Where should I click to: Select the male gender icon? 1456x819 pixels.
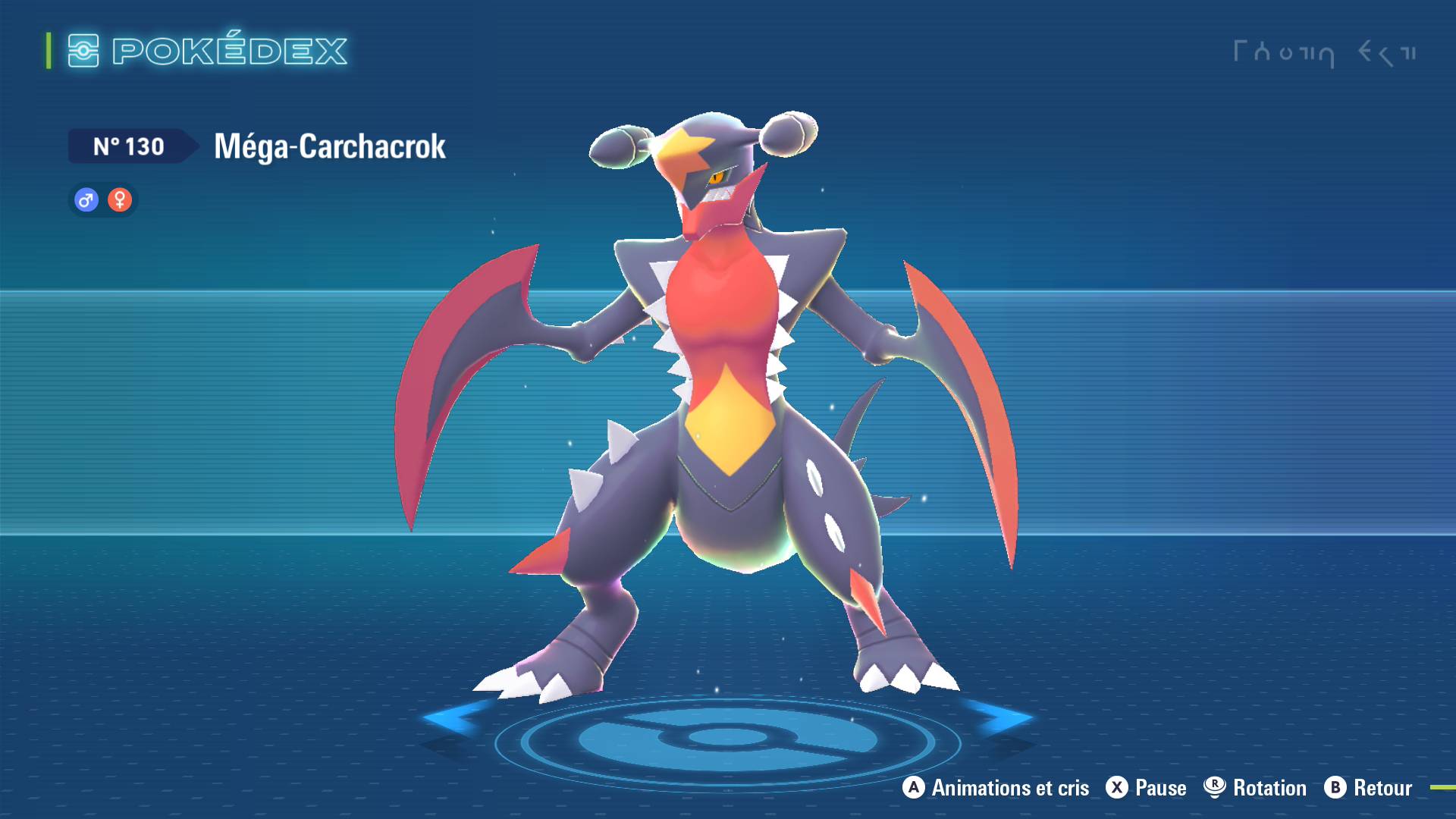[86, 200]
